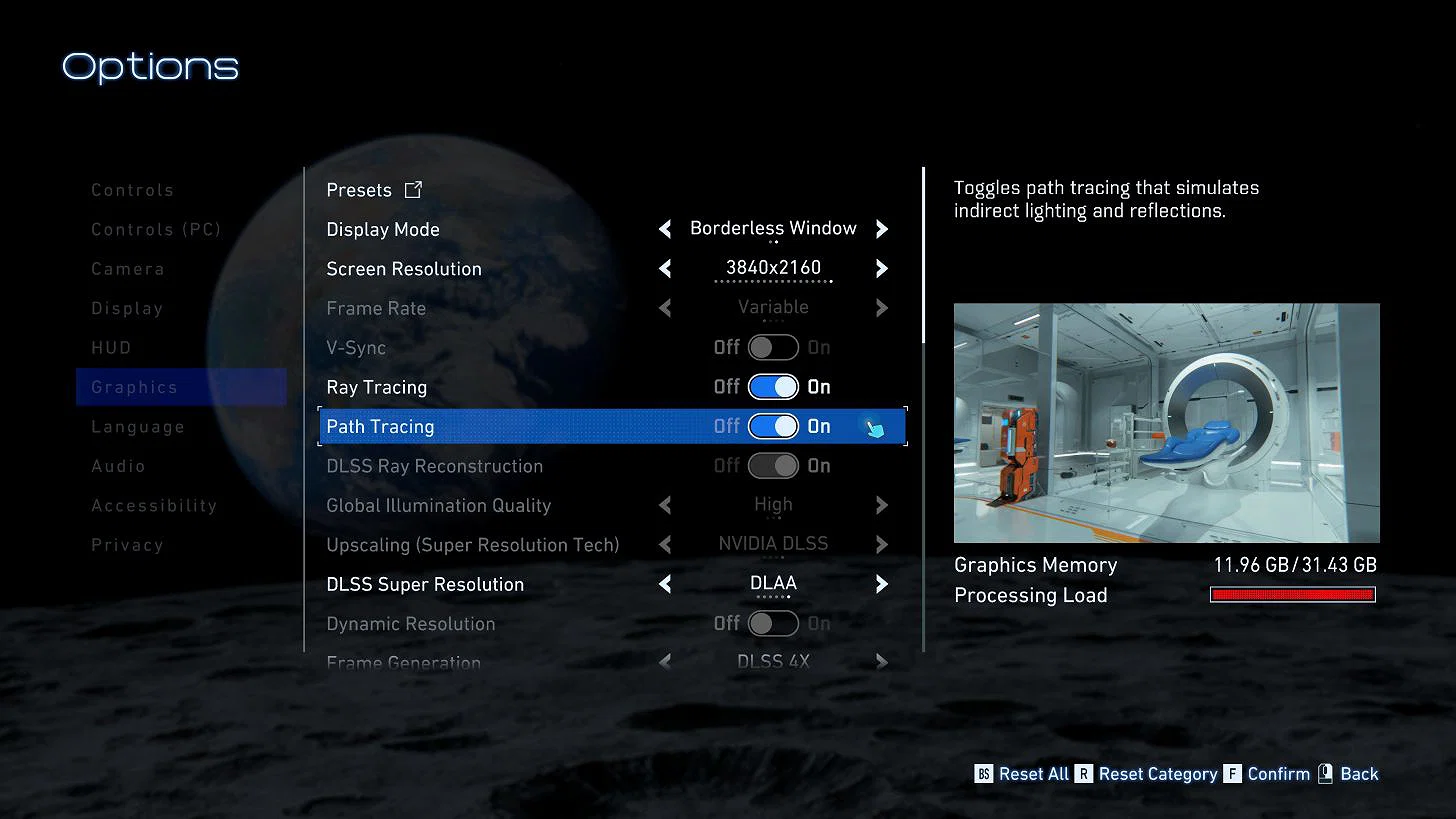Open the Audio settings section

point(118,466)
